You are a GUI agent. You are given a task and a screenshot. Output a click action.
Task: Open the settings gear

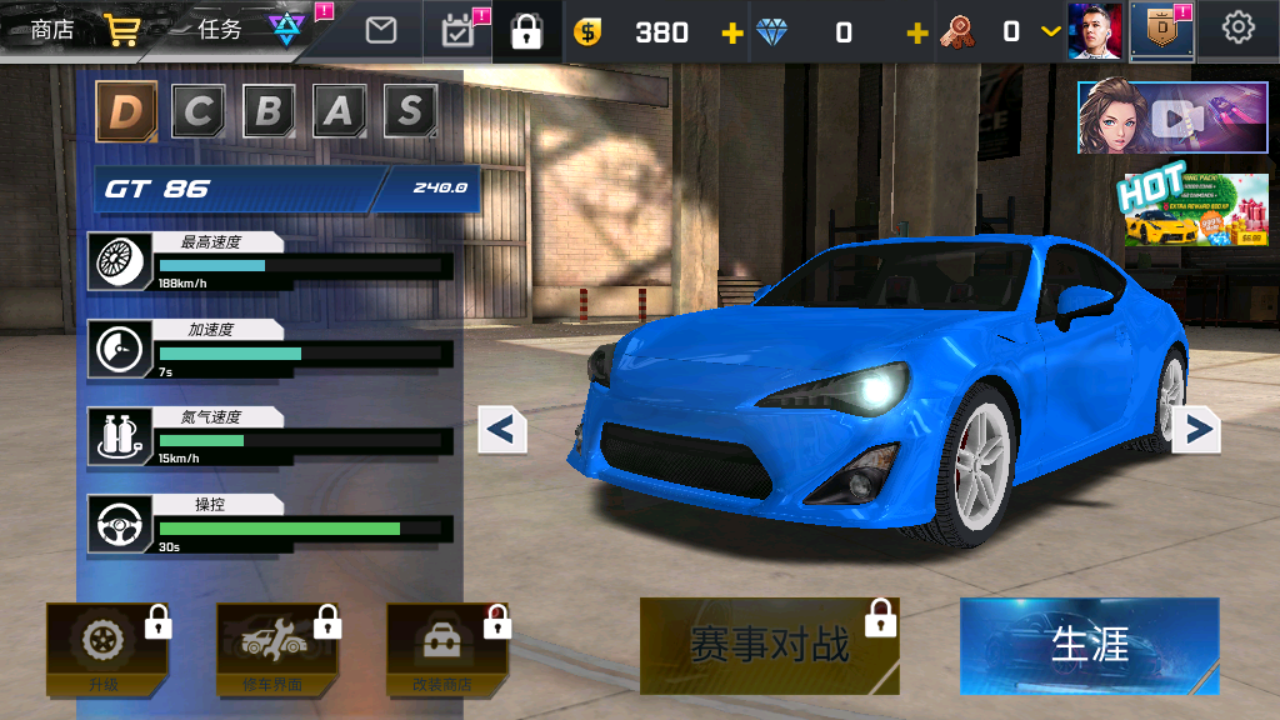point(1237,30)
